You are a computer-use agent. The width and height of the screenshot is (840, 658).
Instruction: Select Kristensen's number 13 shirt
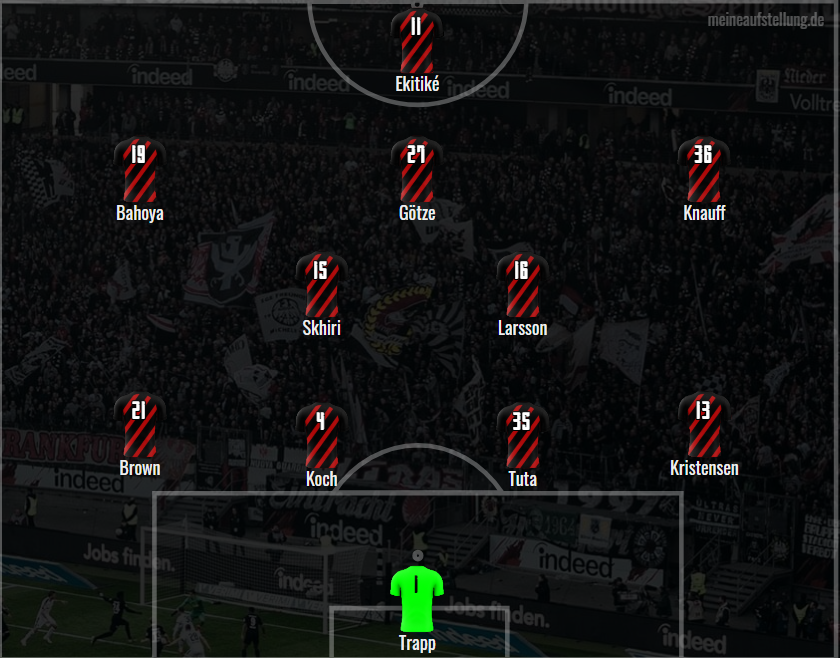pos(703,426)
